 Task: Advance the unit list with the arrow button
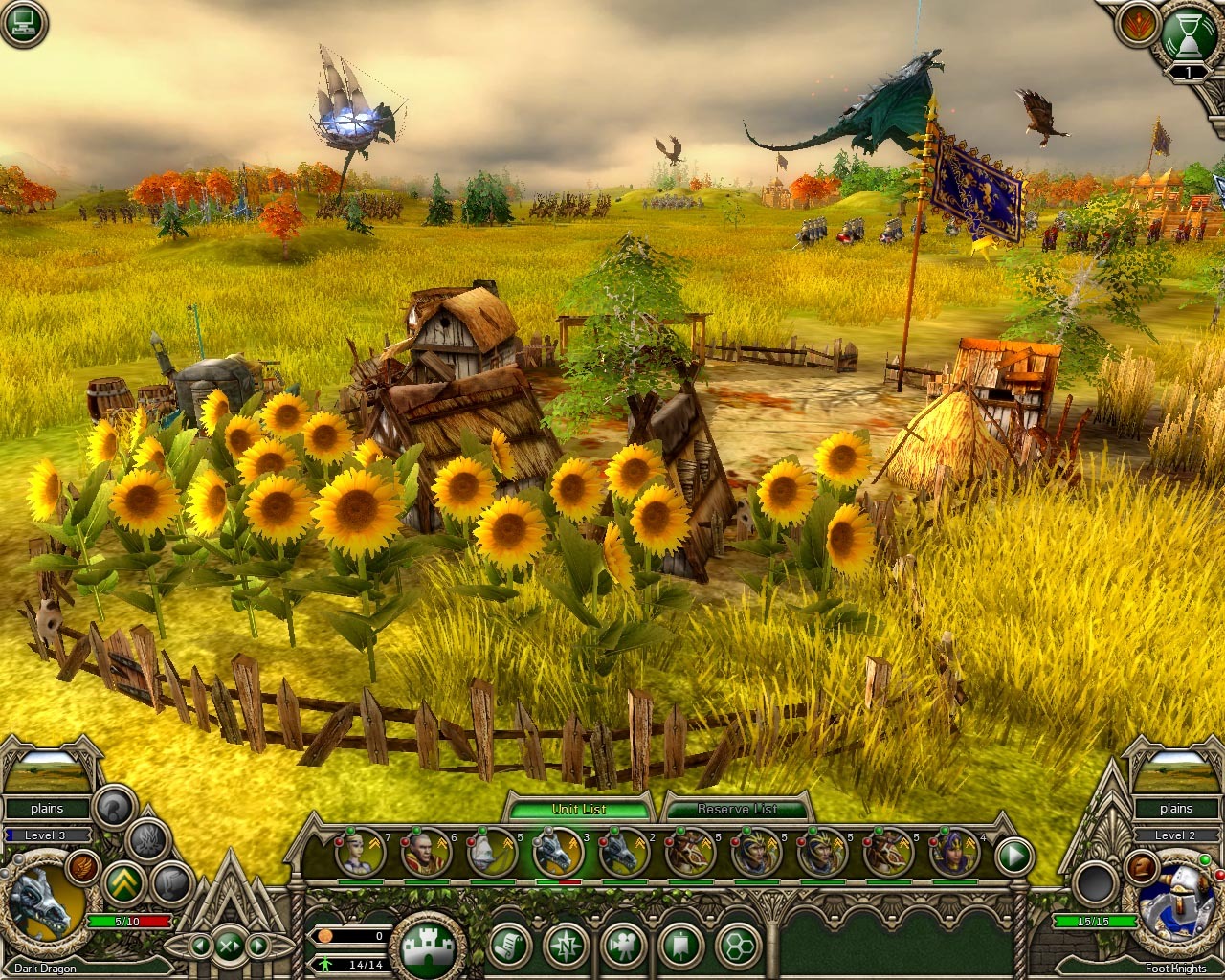point(1015,854)
